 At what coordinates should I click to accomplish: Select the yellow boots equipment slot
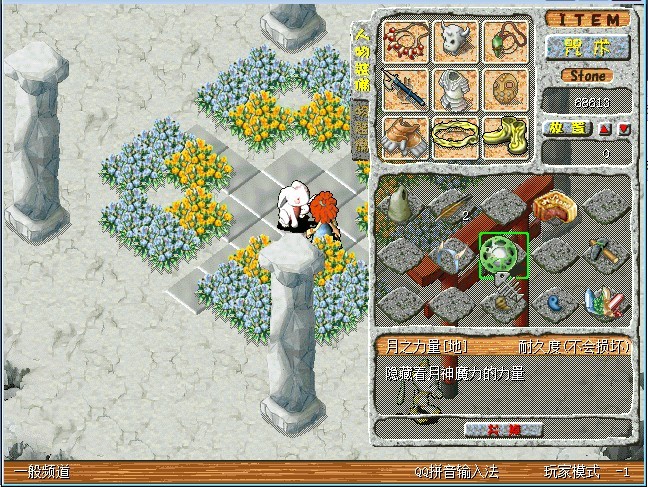click(x=507, y=136)
